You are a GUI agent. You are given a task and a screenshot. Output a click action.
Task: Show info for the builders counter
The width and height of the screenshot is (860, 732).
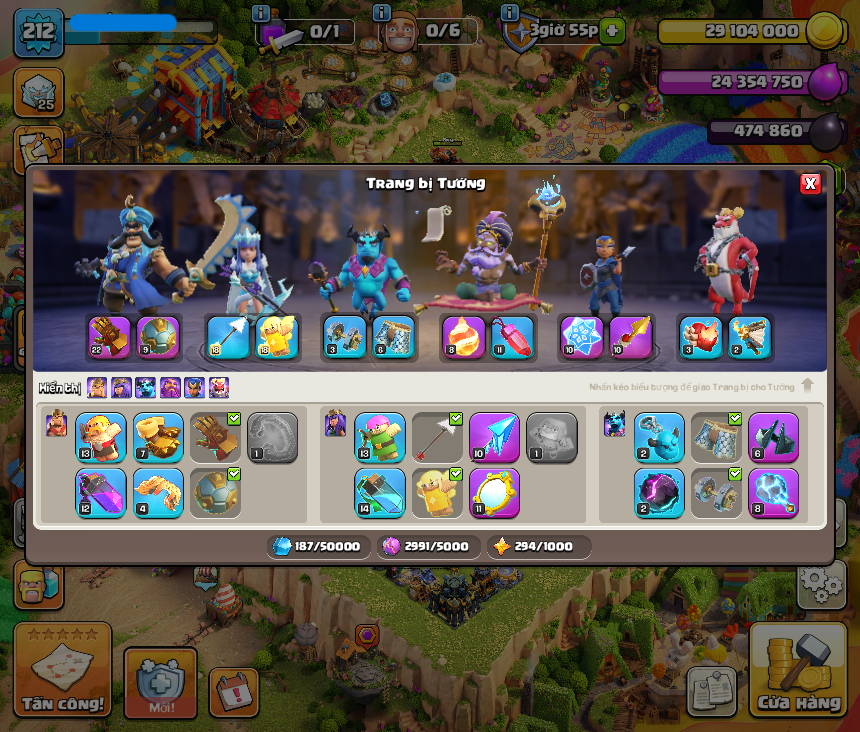(381, 13)
